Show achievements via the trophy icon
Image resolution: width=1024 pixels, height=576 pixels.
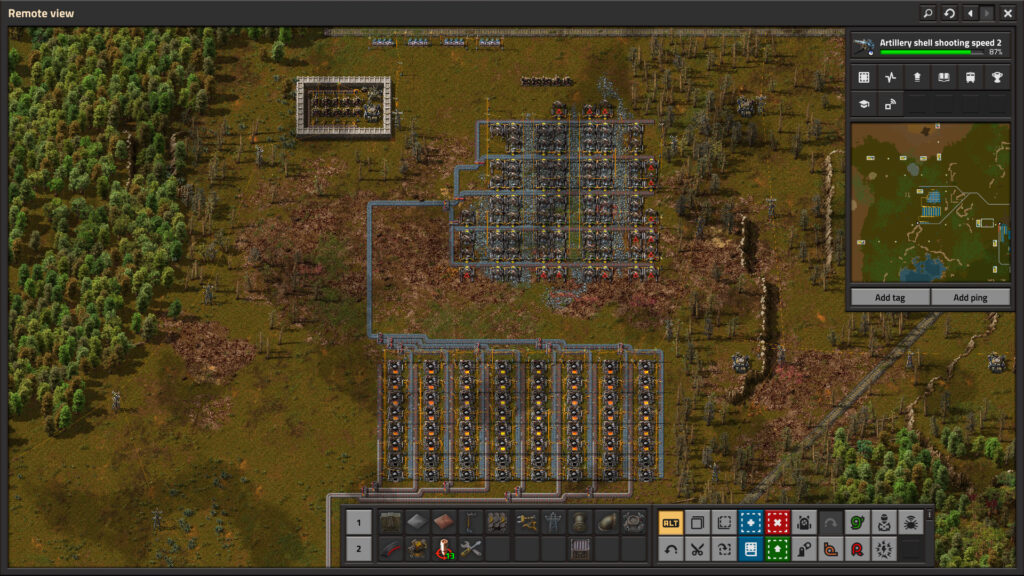996,77
